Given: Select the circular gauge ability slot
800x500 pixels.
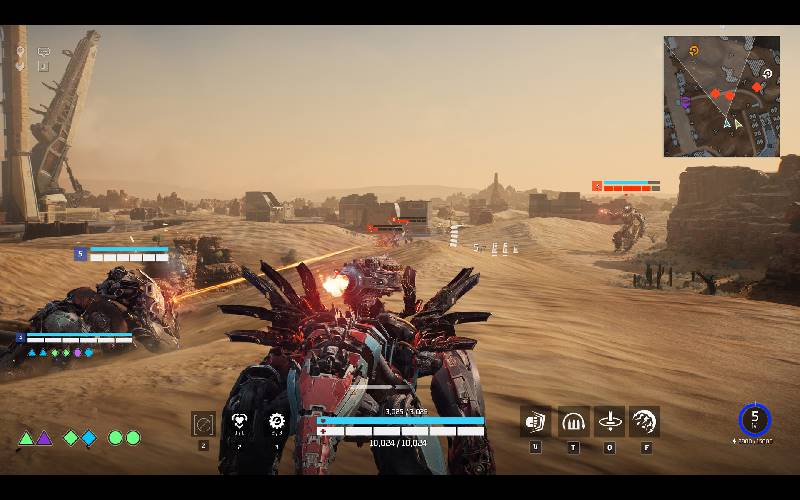Looking at the screenshot, I should click(203, 423).
